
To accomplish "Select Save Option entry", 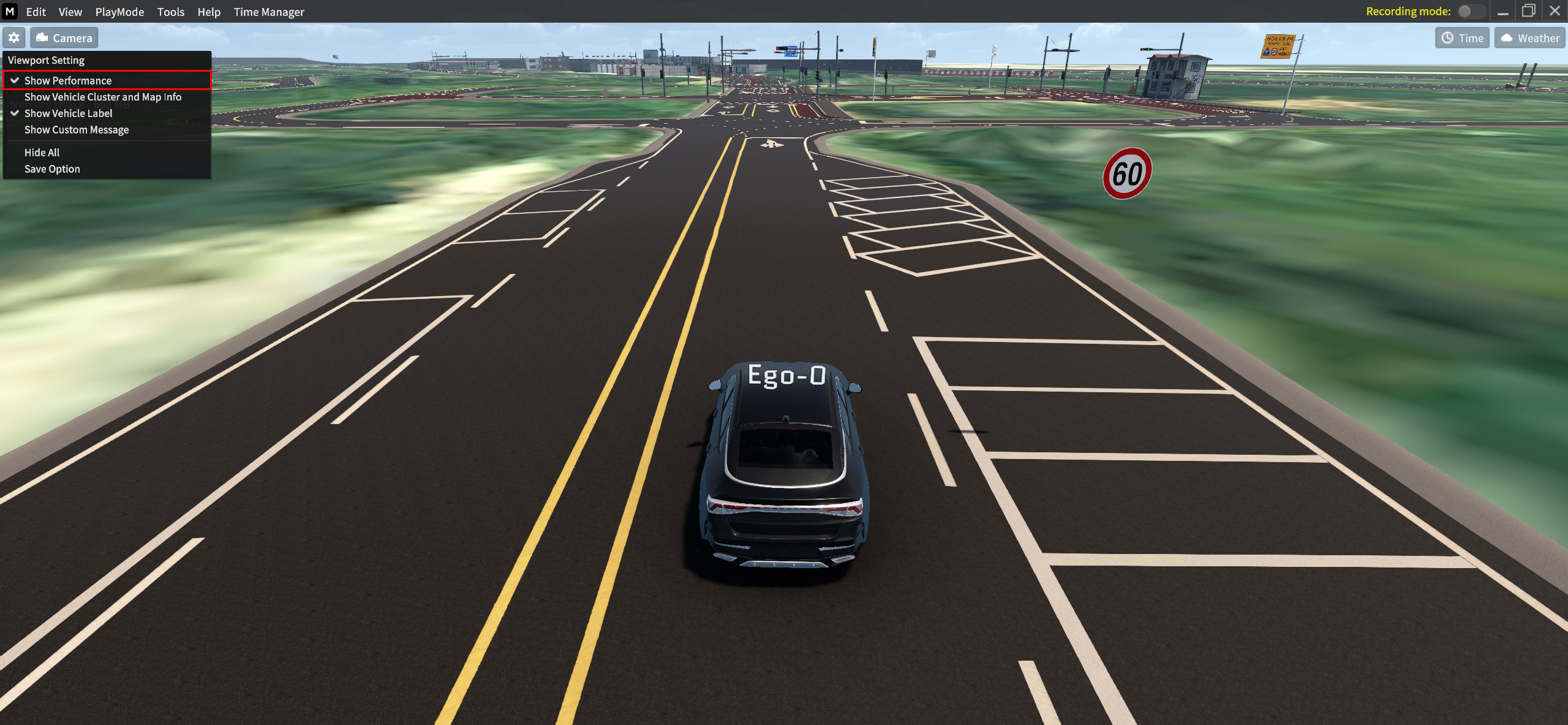I will point(52,169).
